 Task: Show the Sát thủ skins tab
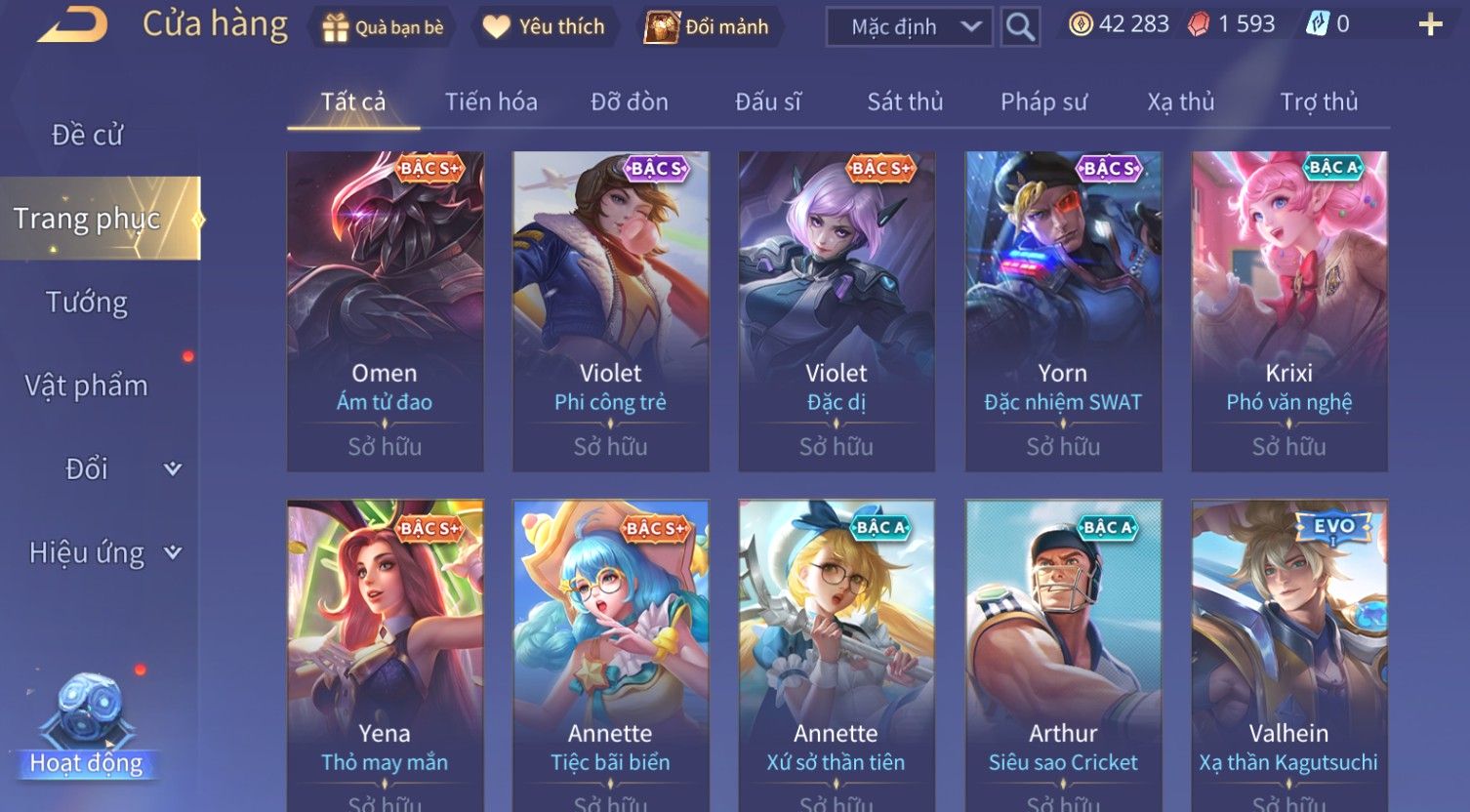pyautogui.click(x=905, y=101)
